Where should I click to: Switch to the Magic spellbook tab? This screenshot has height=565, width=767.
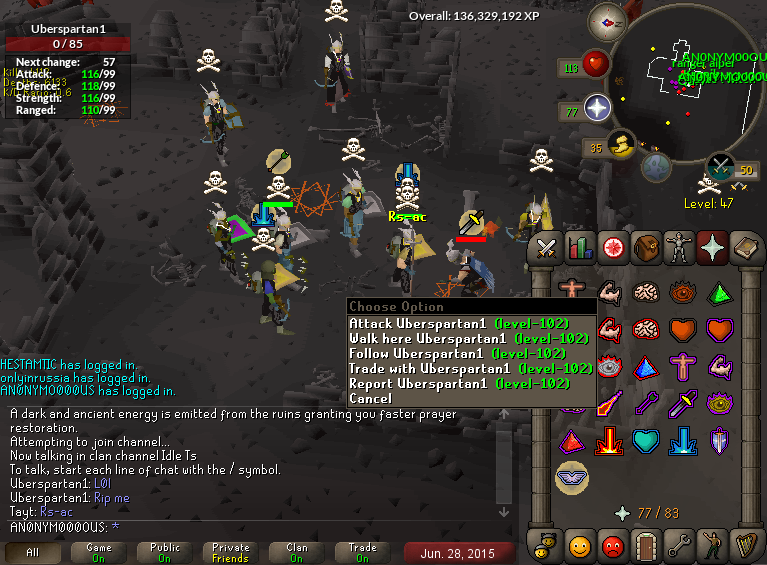(746, 247)
